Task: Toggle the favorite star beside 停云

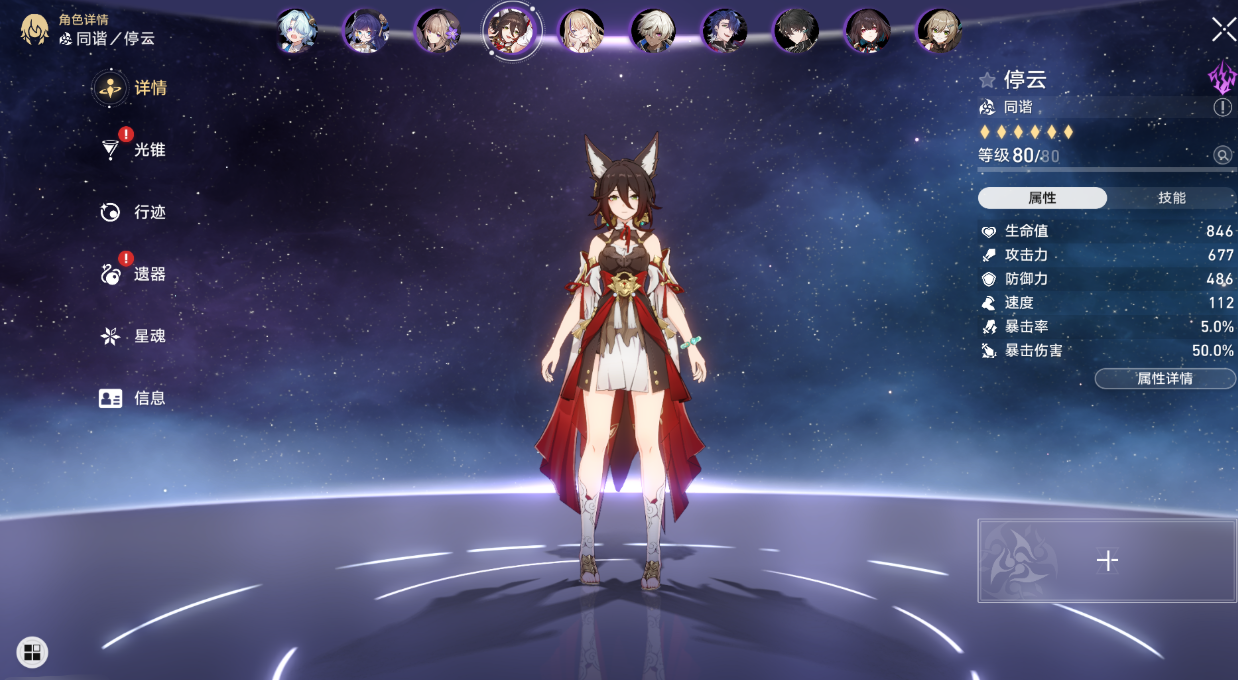Action: click(987, 80)
